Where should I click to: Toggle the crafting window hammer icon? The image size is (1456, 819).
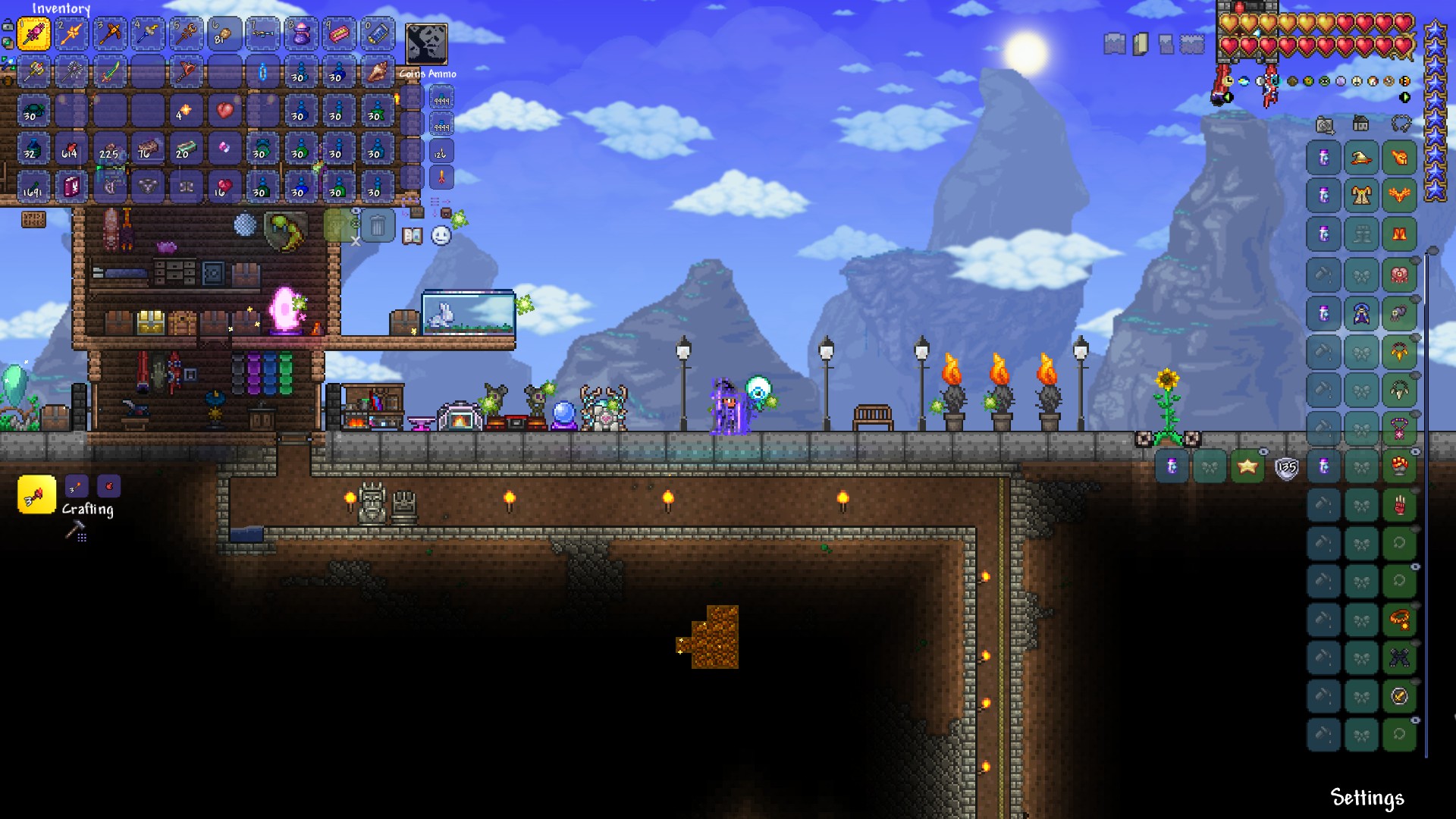(x=75, y=532)
